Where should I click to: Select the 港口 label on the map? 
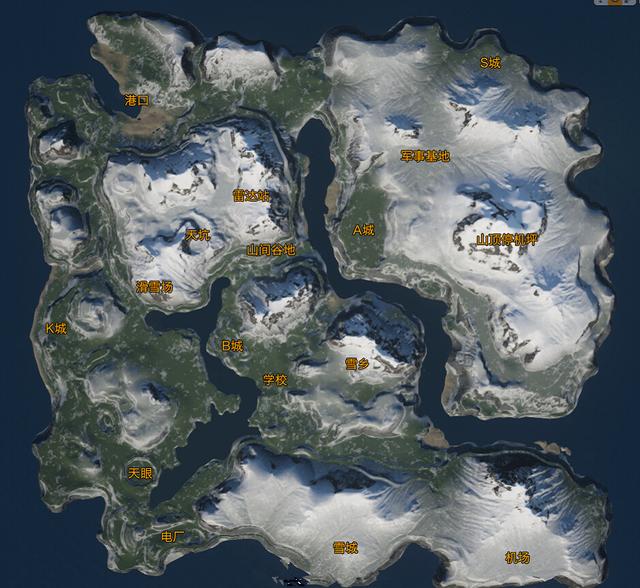pos(137,100)
